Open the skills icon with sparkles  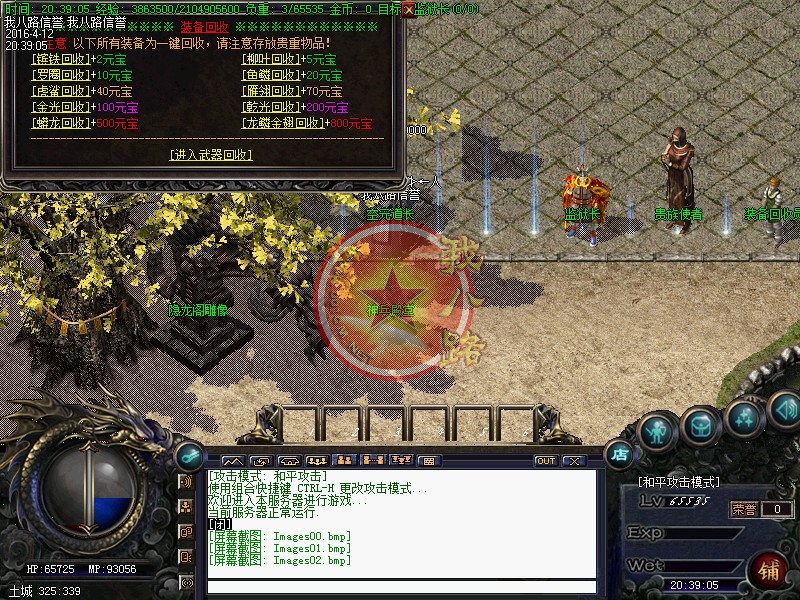click(x=745, y=416)
